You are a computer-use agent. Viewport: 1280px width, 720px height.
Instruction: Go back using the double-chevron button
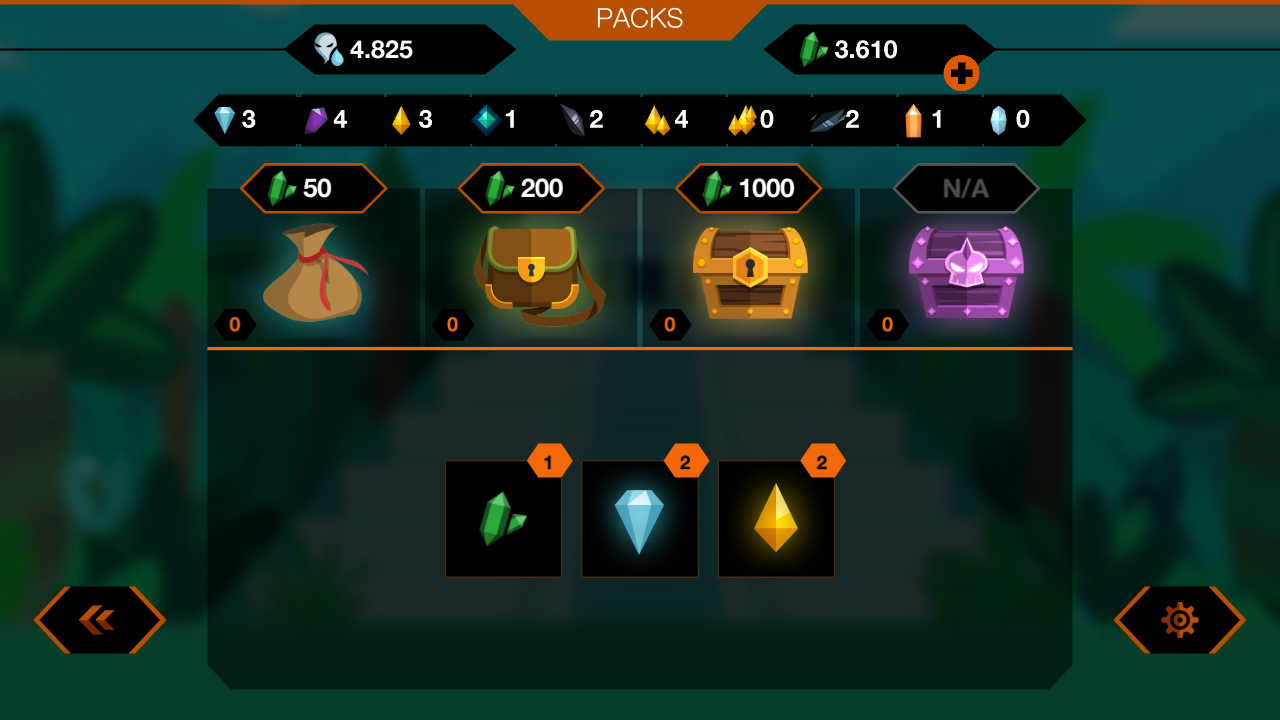99,620
